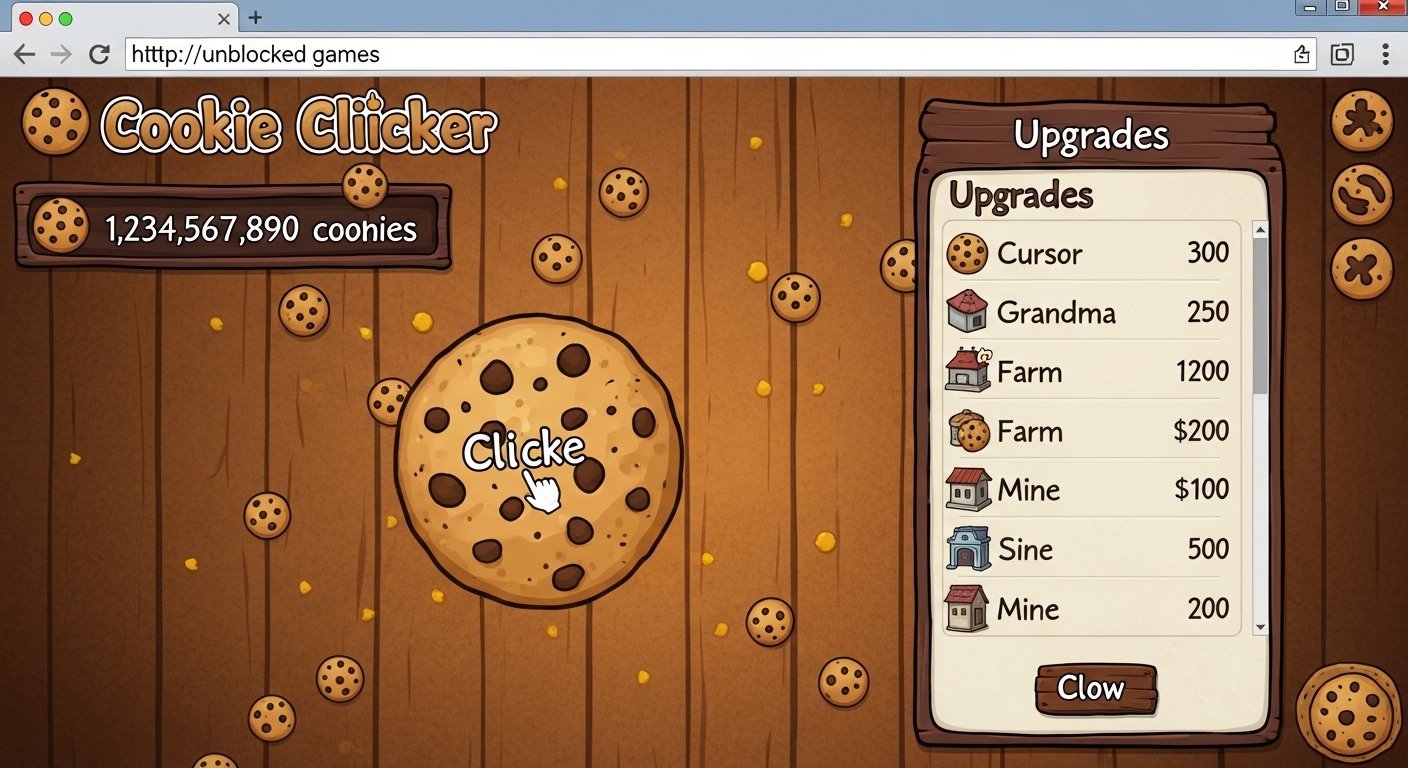Click the top-right edge cookie icon
1408x768 pixels.
[1363, 118]
